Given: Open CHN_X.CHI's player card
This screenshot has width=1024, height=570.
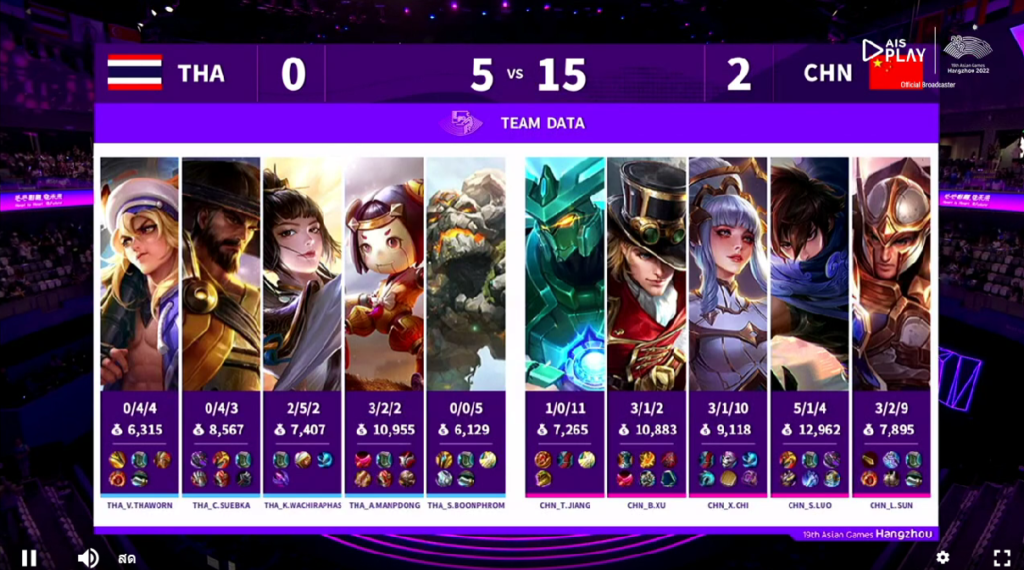Looking at the screenshot, I should 728,273.
